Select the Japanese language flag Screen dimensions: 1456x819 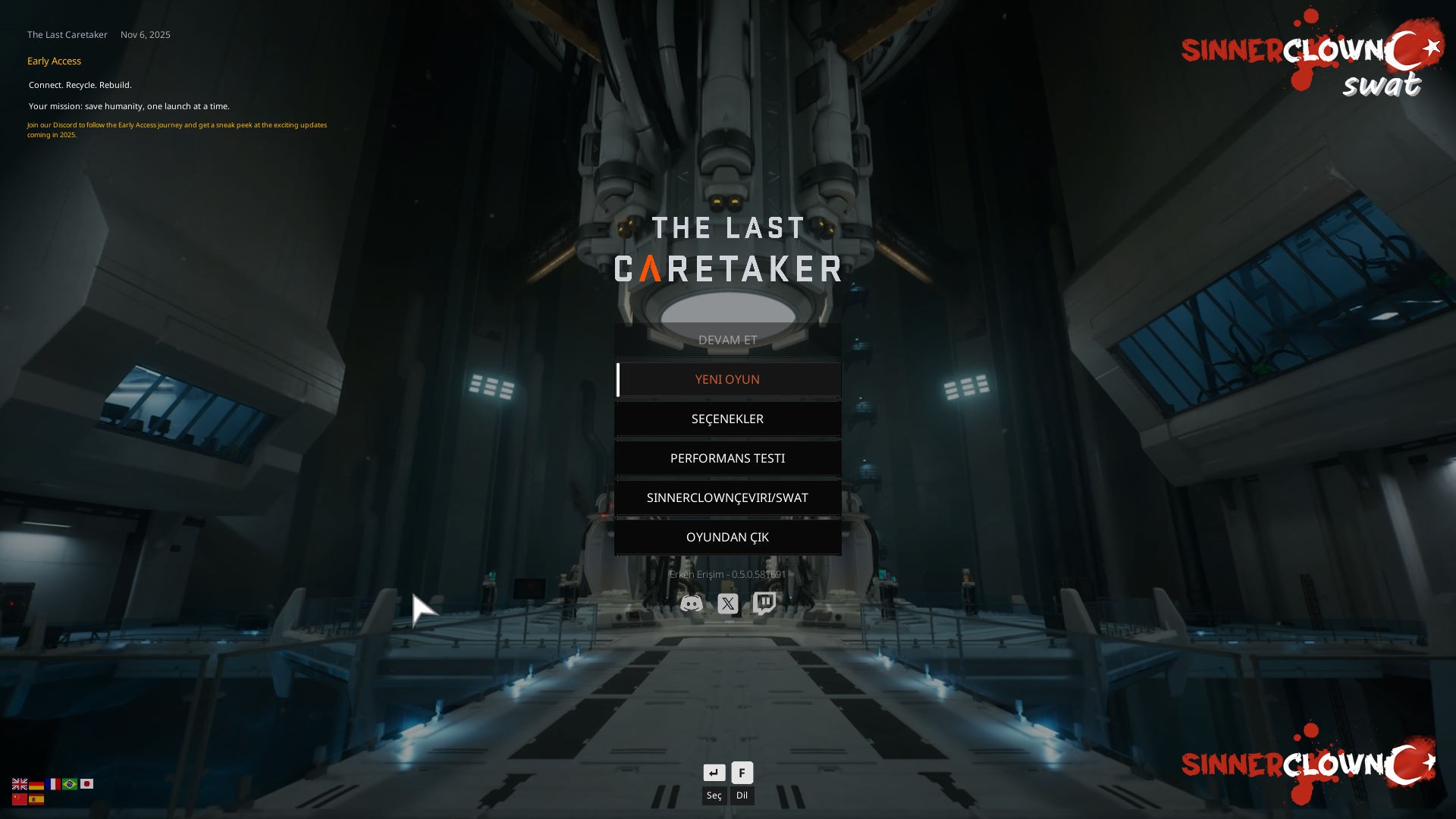coord(88,784)
